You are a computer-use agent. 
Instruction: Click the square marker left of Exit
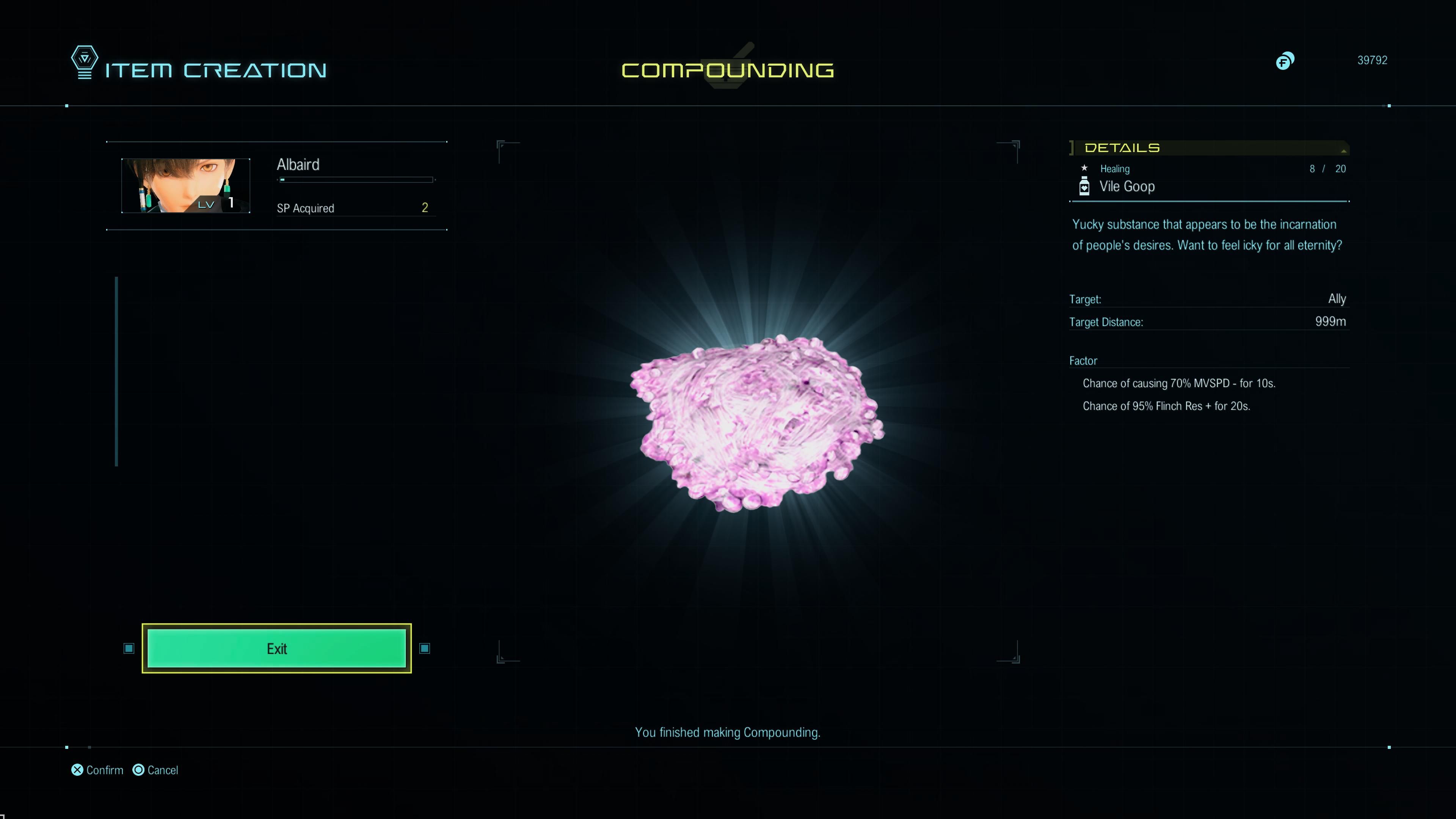pyautogui.click(x=128, y=649)
